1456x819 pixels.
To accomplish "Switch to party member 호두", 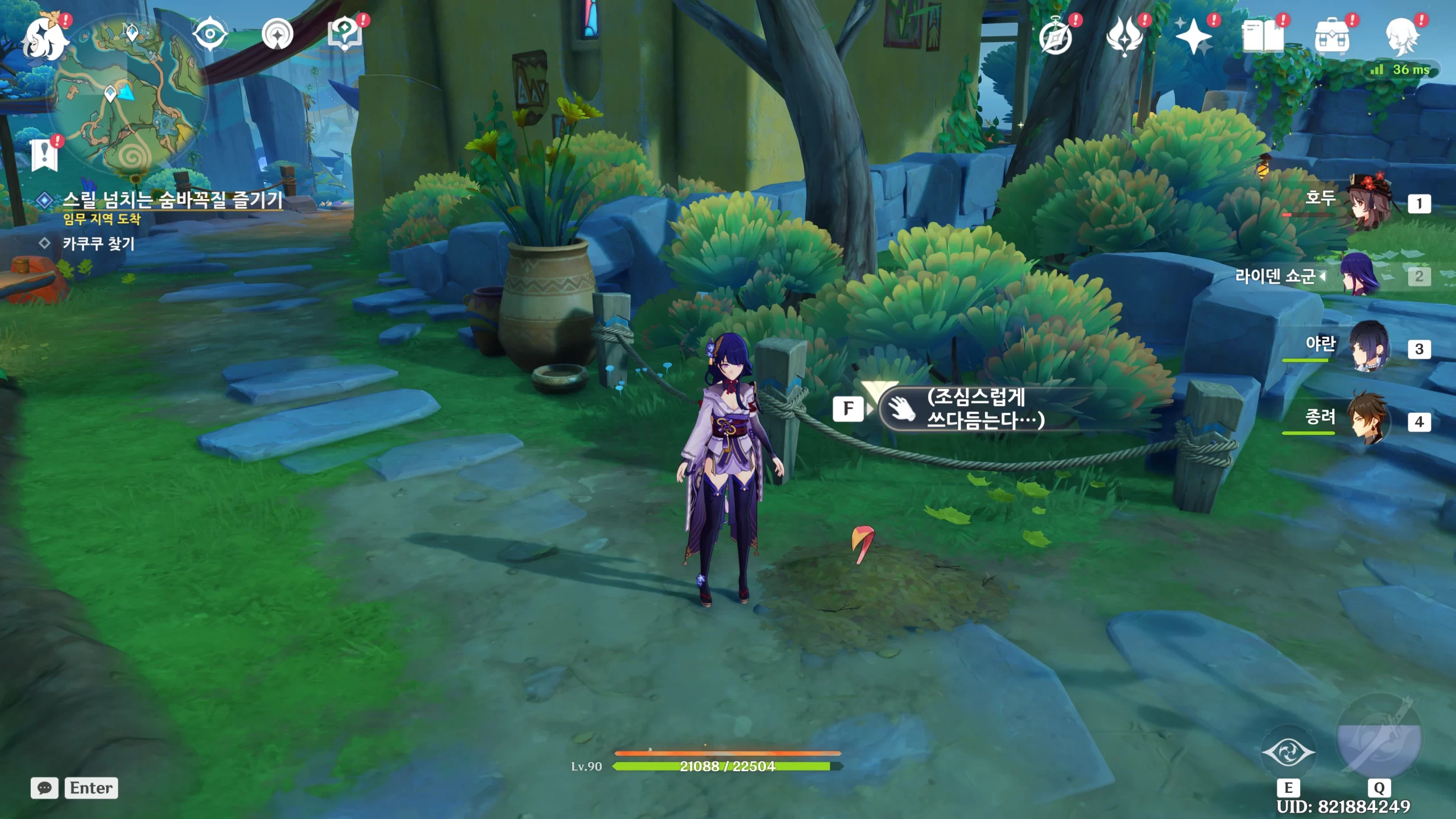I will coord(1370,203).
